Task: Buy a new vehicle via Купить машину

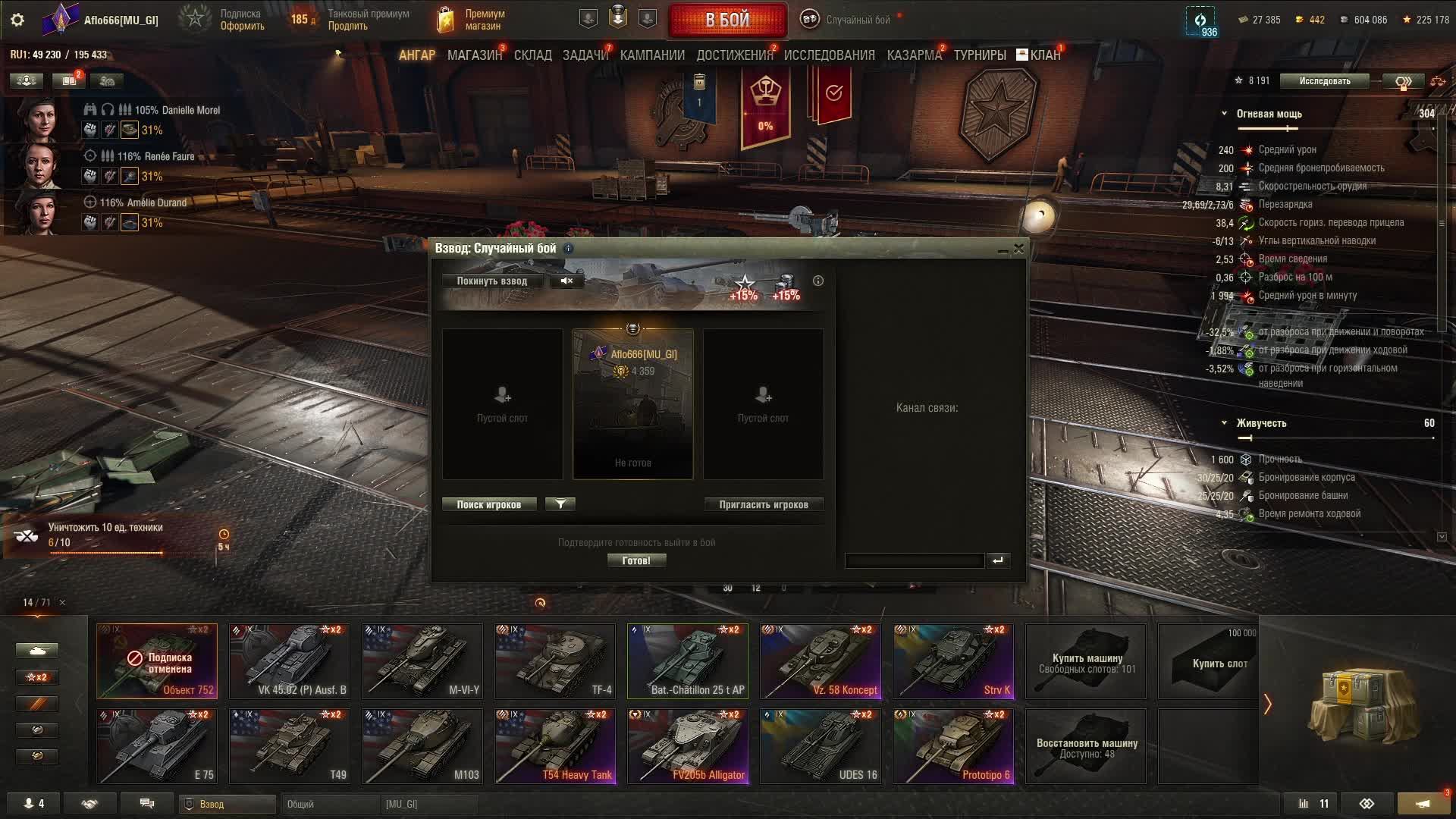Action: pos(1086,661)
